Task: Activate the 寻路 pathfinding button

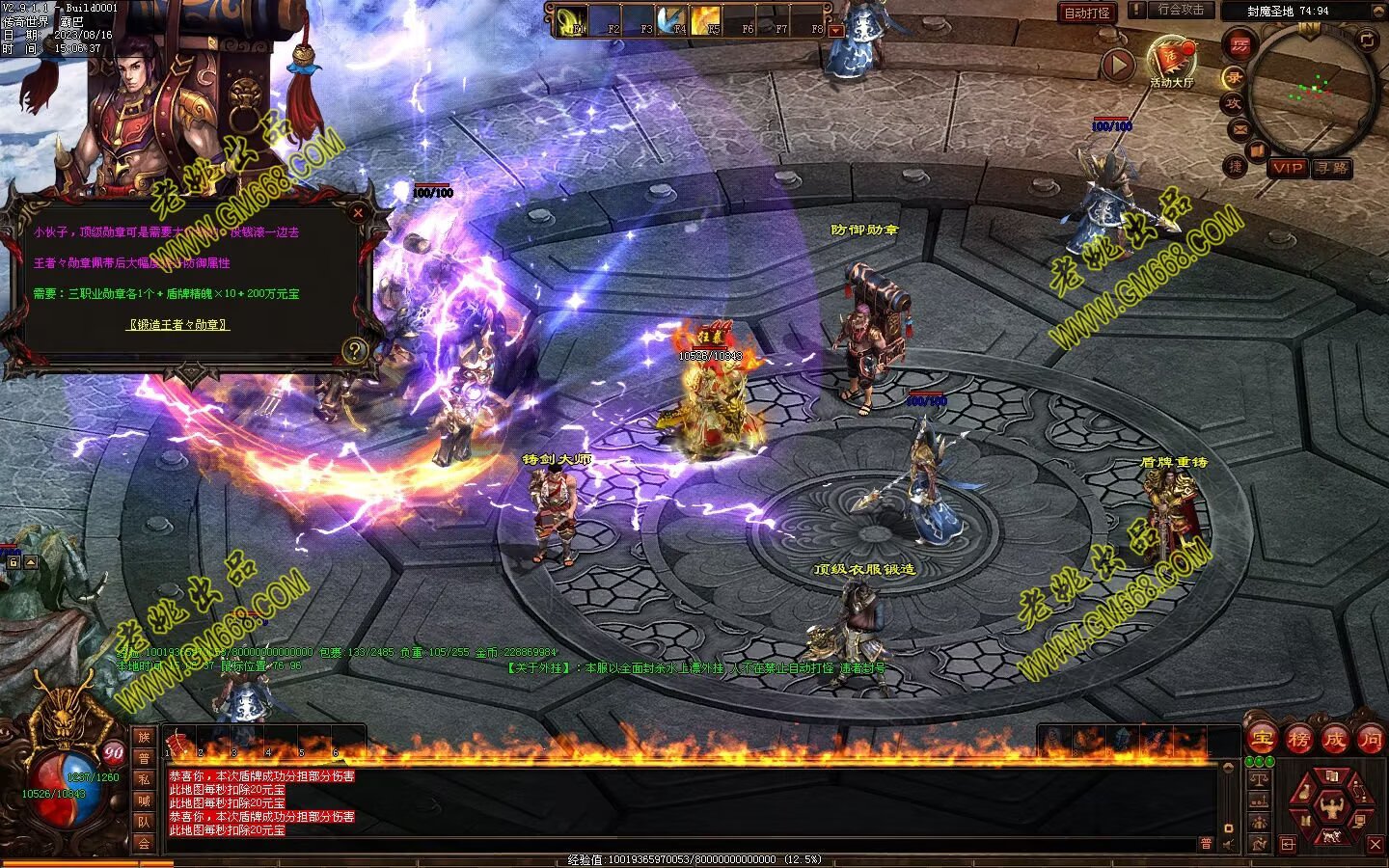Action: [x=1332, y=168]
